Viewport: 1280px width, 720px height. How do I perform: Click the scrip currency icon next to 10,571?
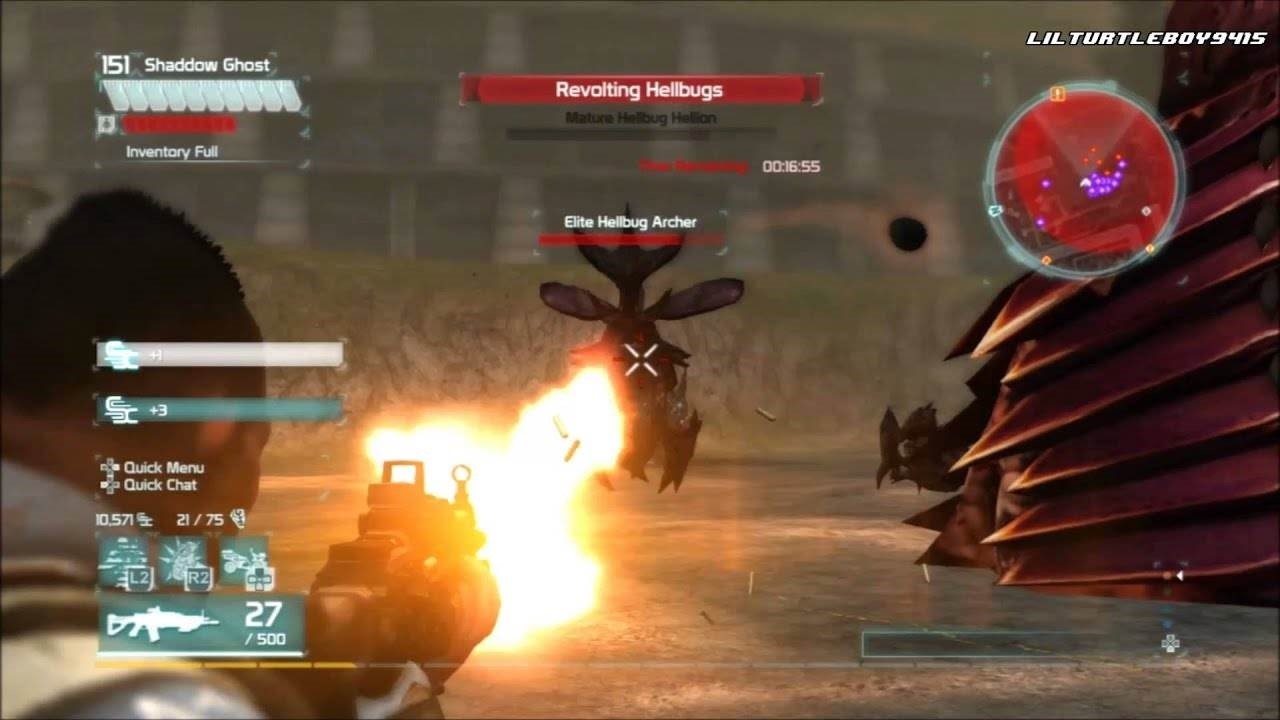click(x=144, y=520)
